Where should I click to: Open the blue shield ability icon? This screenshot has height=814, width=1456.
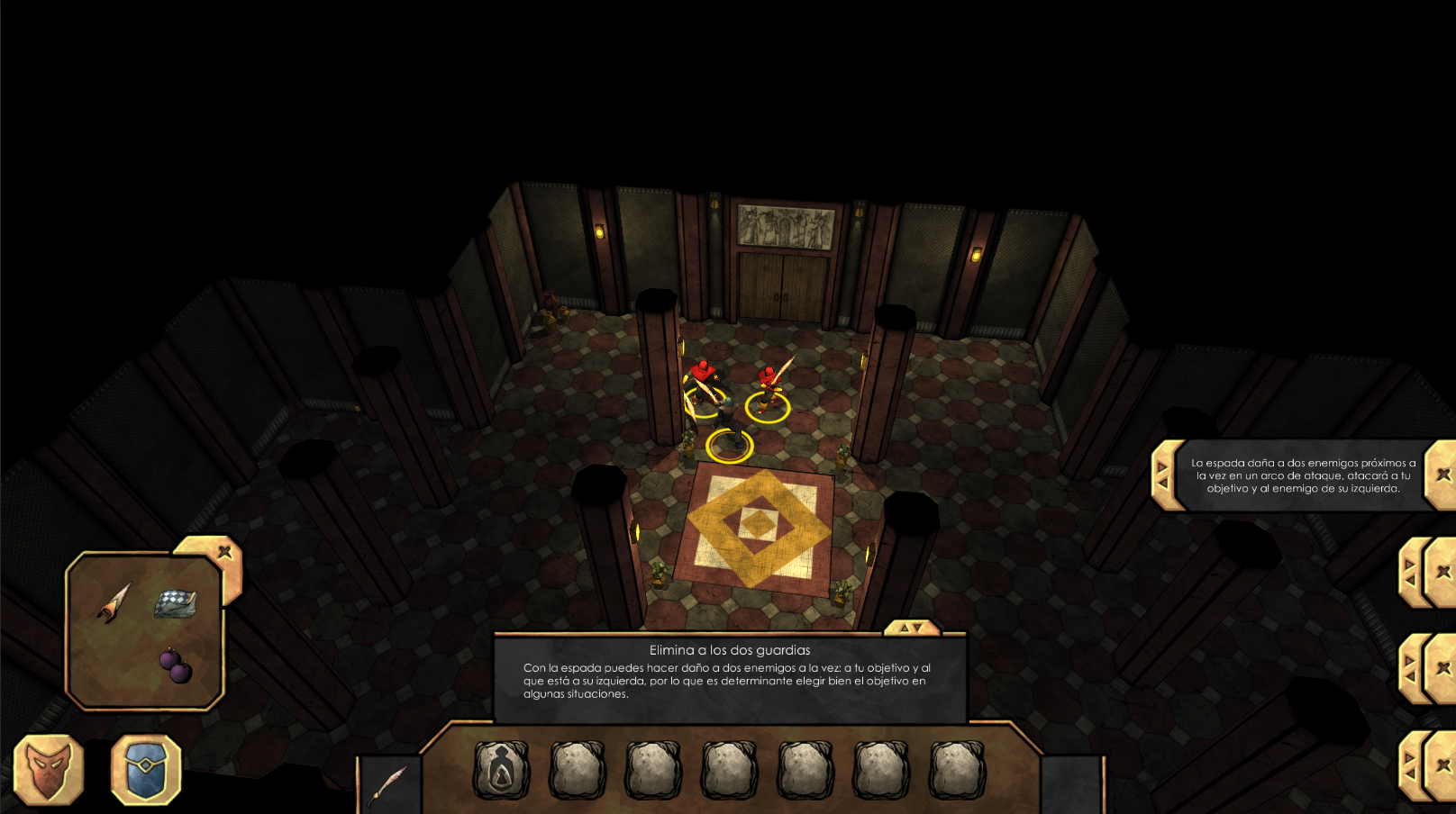point(146,770)
